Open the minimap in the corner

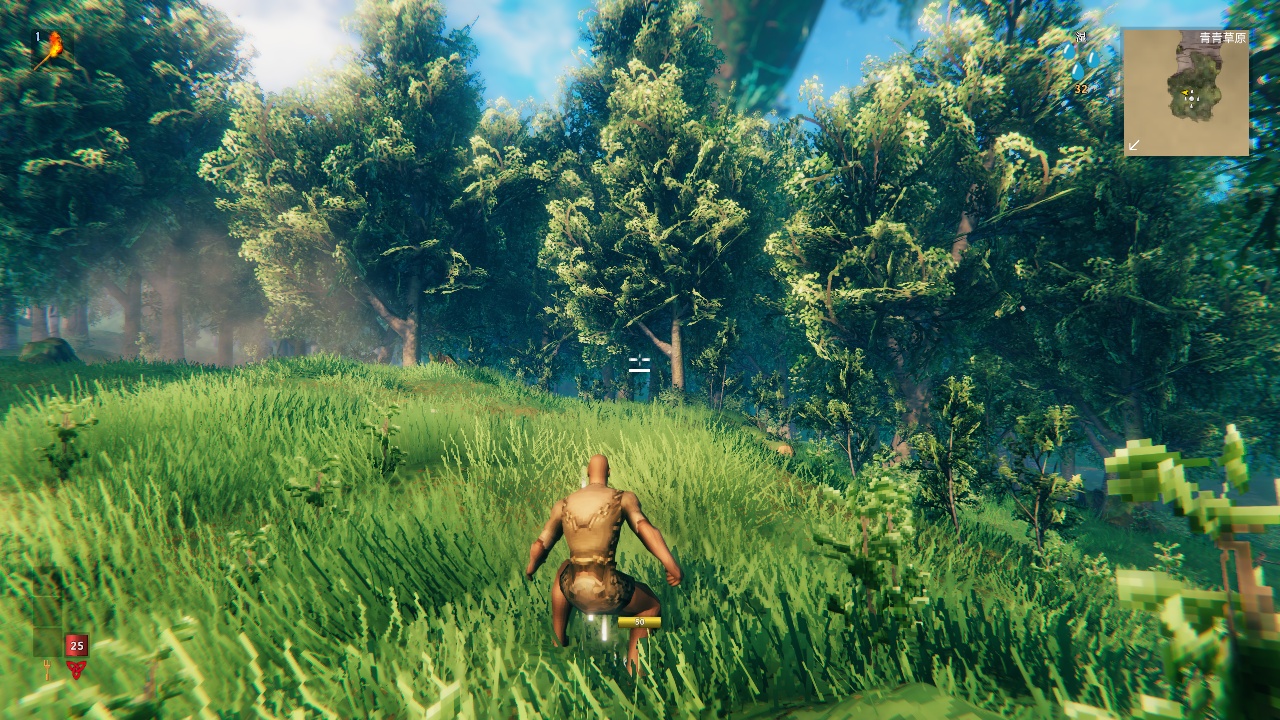(x=1186, y=92)
